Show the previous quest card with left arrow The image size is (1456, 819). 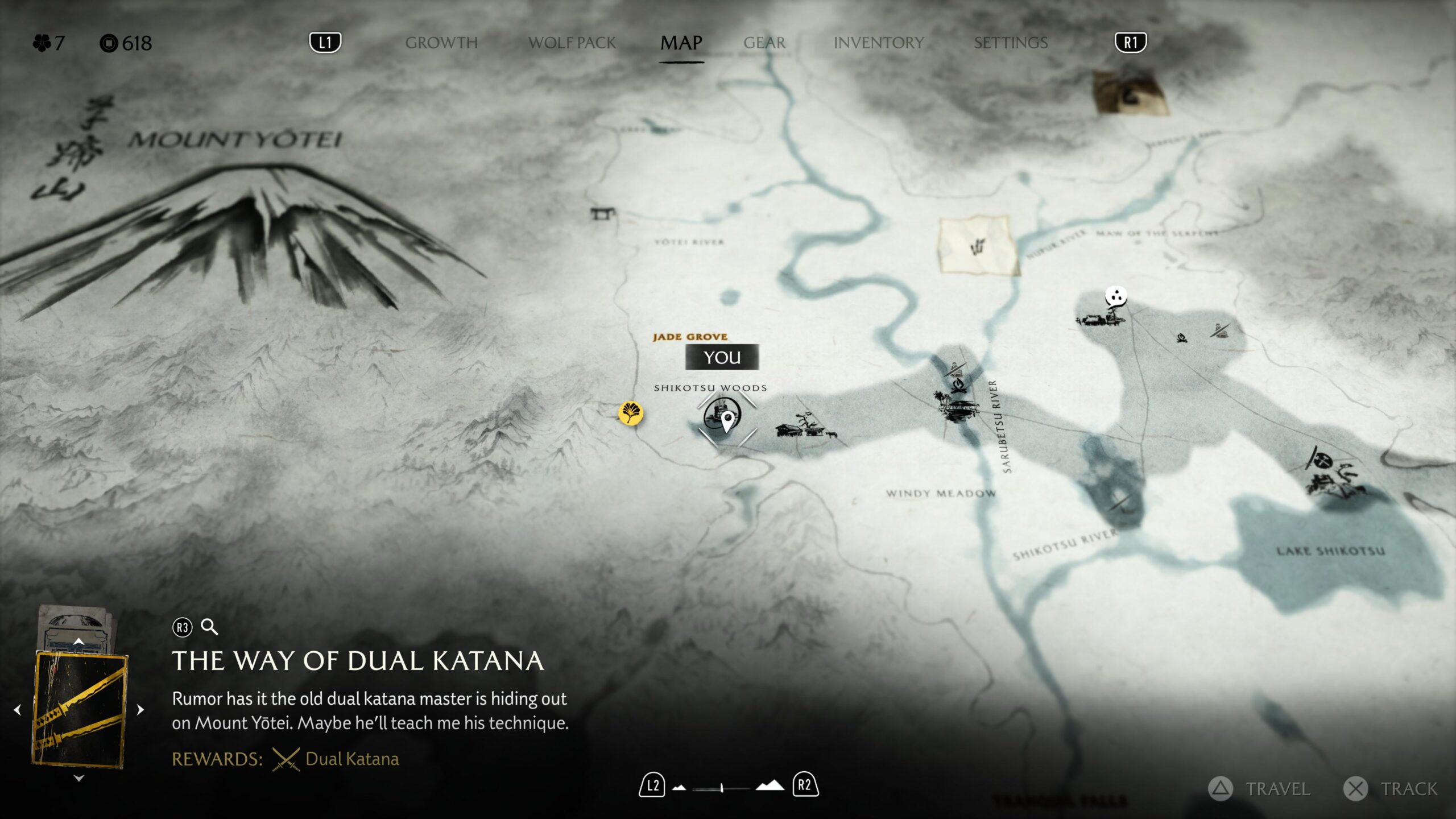tap(18, 710)
